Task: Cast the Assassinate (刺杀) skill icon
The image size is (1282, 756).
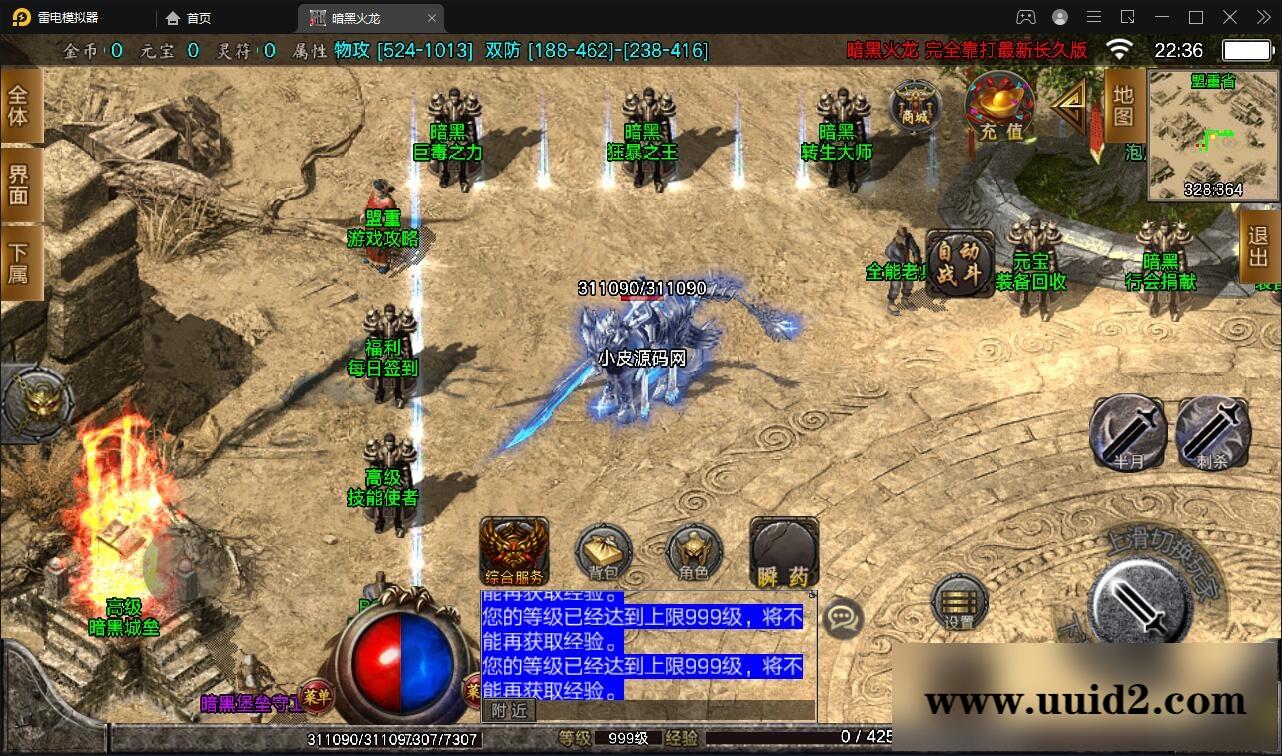Action: coord(1211,432)
